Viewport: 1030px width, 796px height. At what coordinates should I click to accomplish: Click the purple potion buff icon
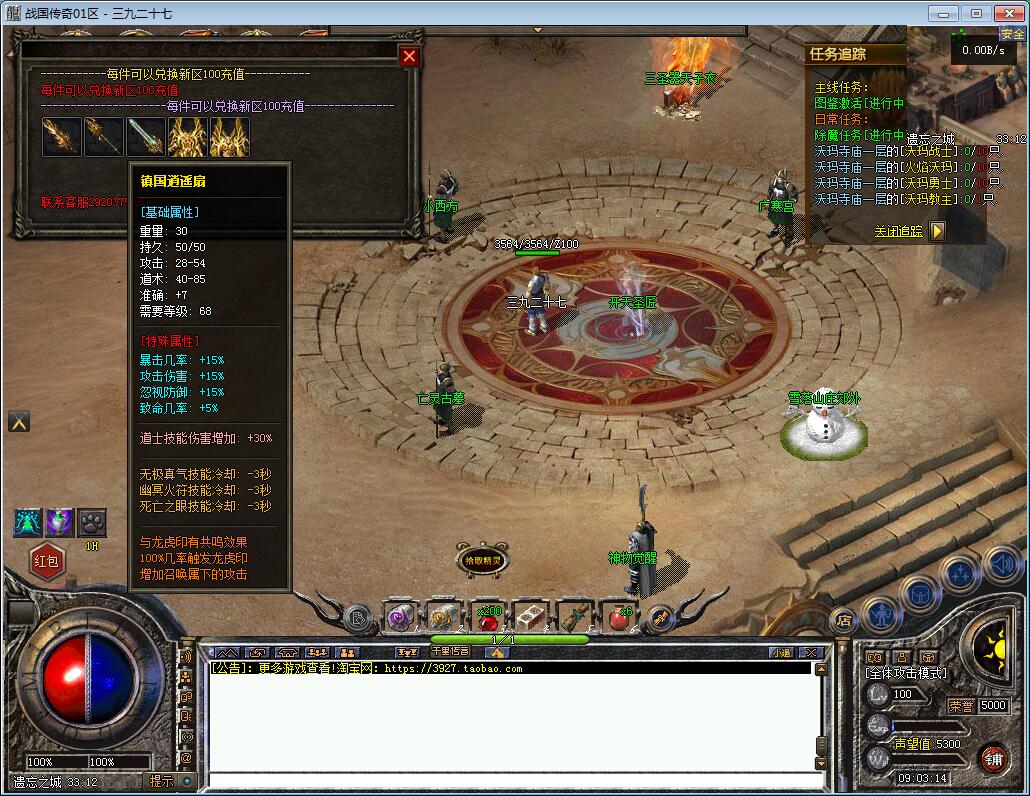(60, 522)
